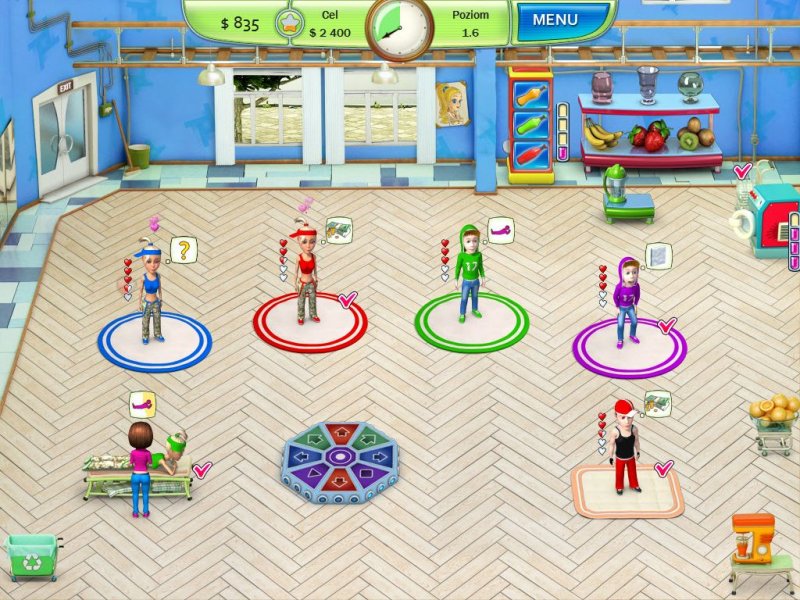The height and width of the screenshot is (600, 800).
Task: Click the yellow question mark request bubble
Action: coord(182,248)
